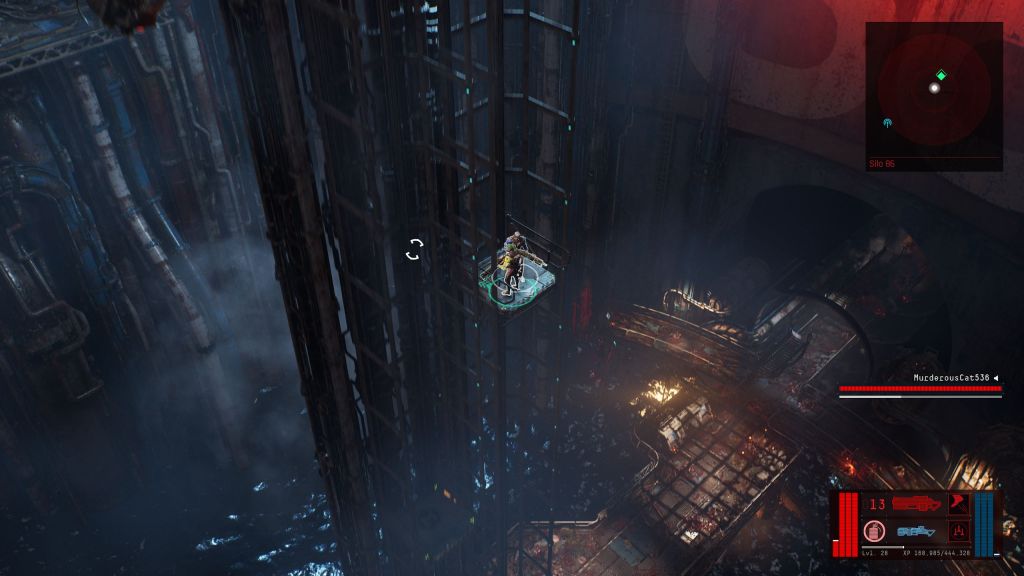1024x576 pixels.
Task: Use the grenade tactical item icon
Action: pyautogui.click(x=875, y=530)
